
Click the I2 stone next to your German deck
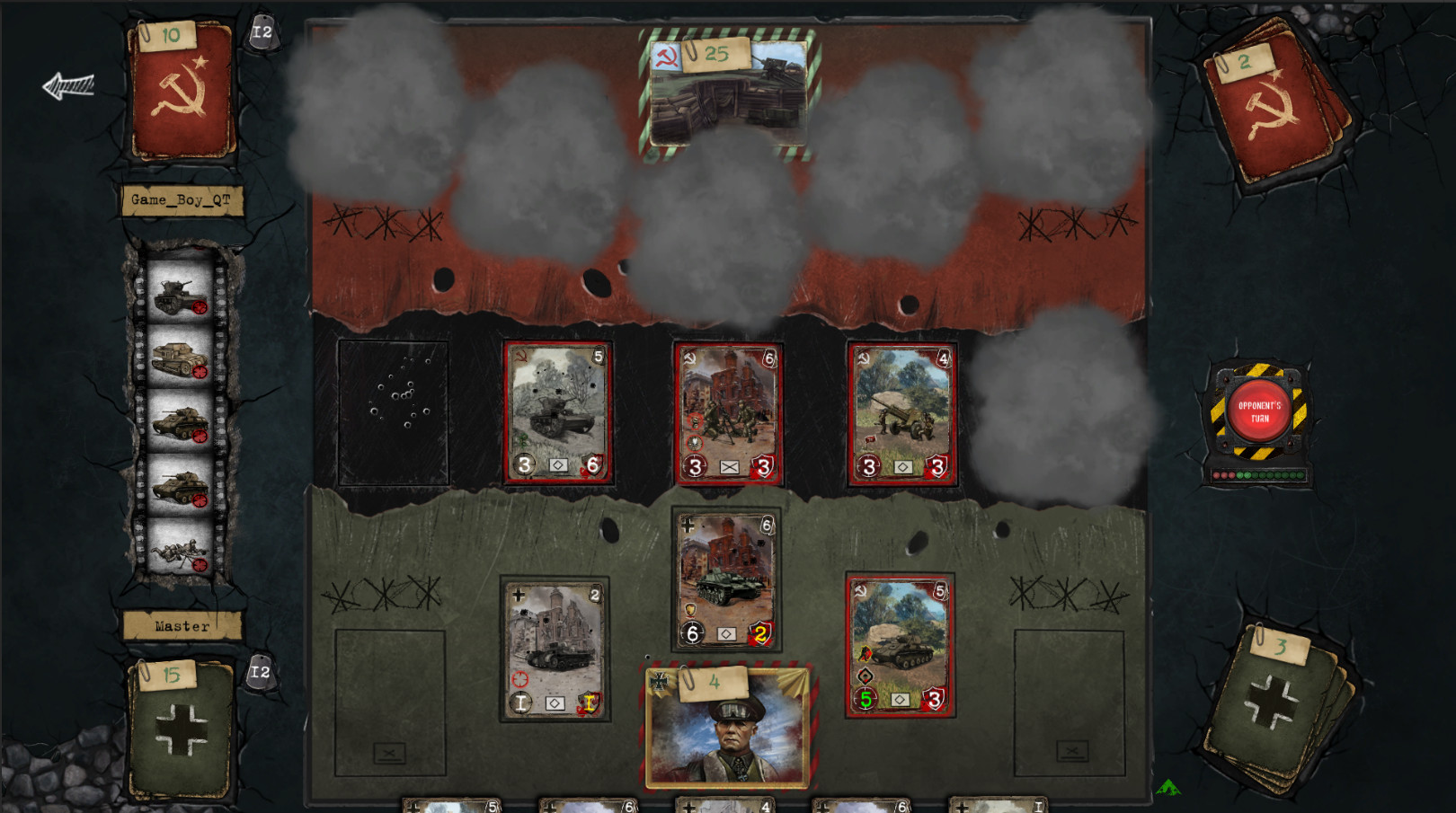click(262, 670)
